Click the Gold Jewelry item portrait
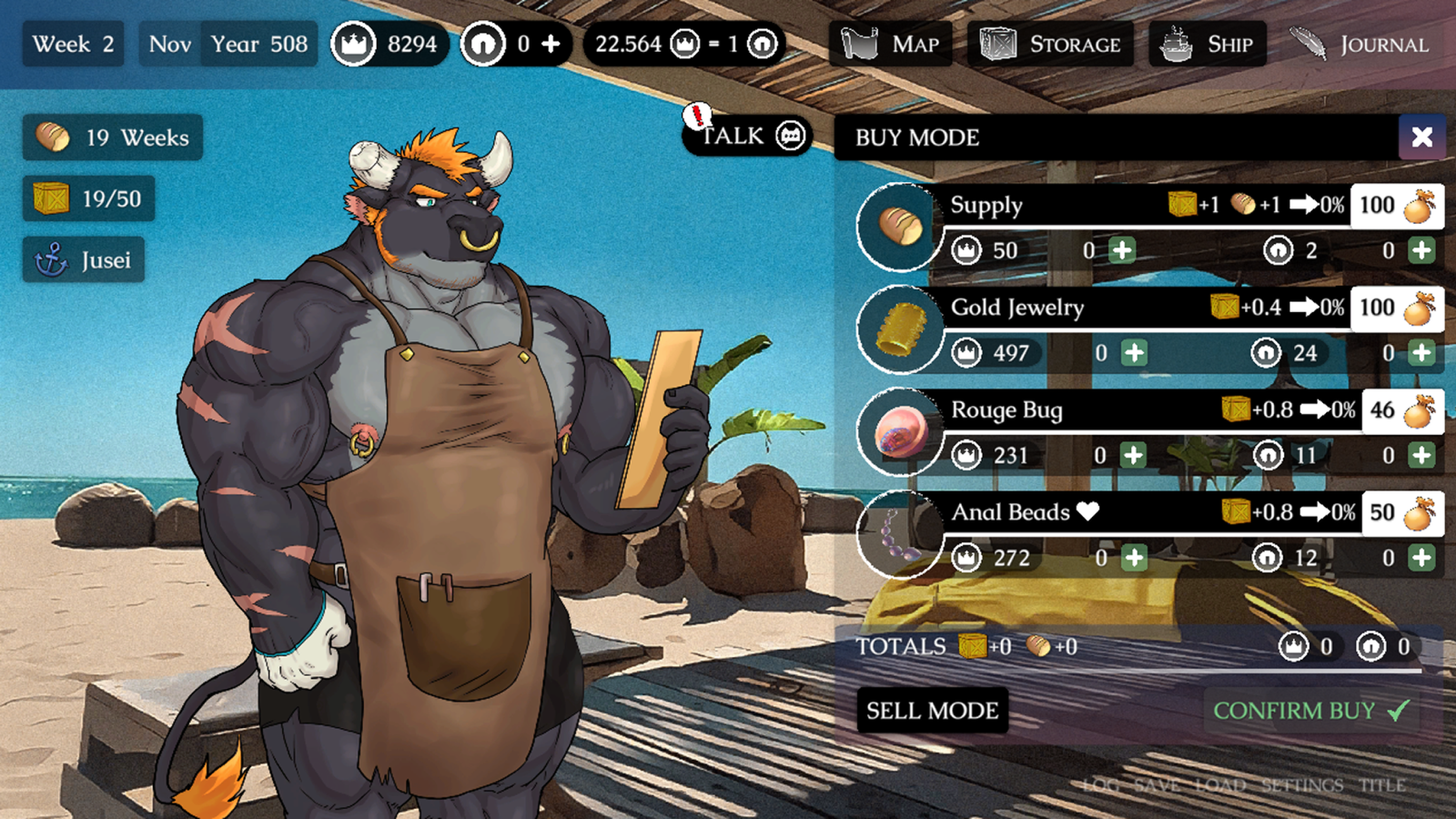1456x819 pixels. click(x=899, y=328)
